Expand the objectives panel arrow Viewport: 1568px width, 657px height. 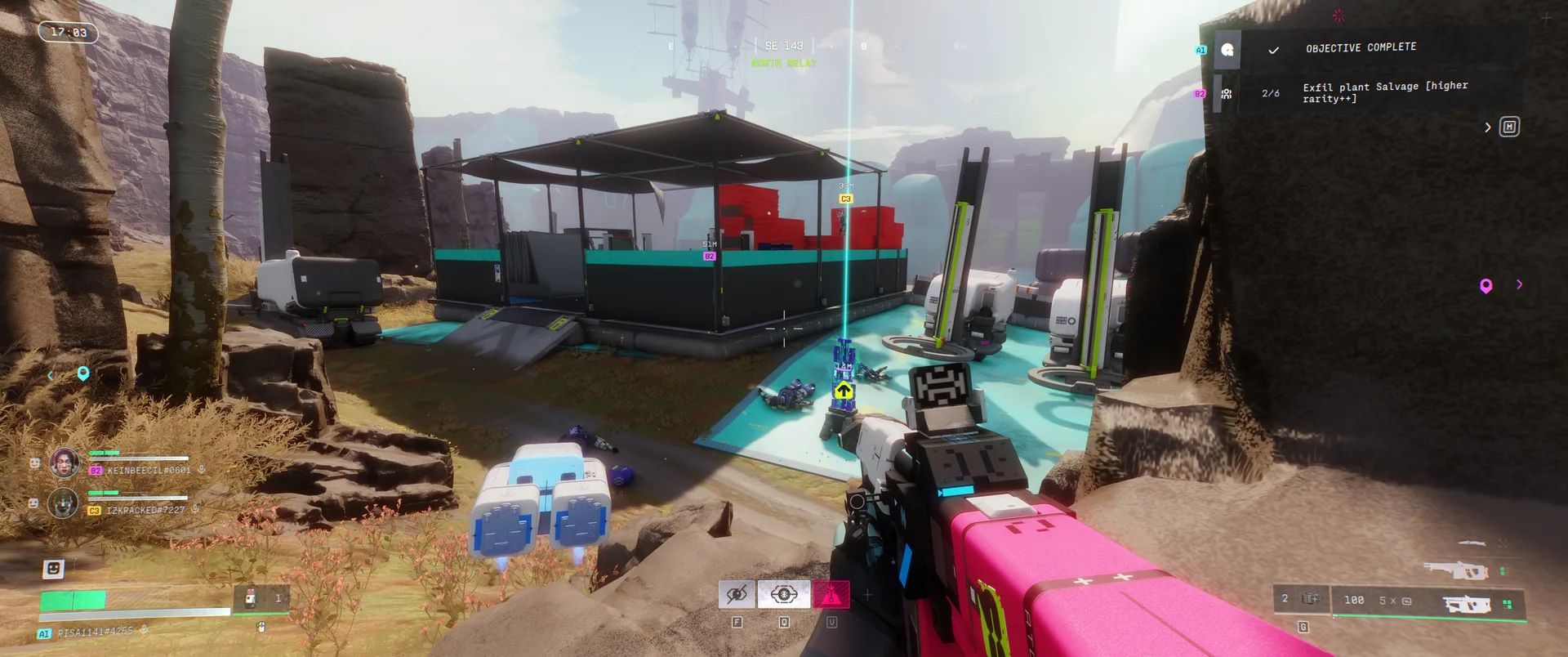pos(1487,127)
